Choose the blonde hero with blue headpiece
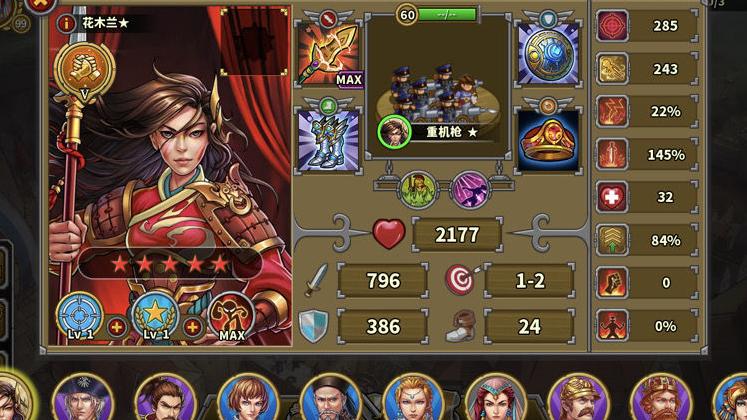Image resolution: width=747 pixels, height=420 pixels. 412,399
